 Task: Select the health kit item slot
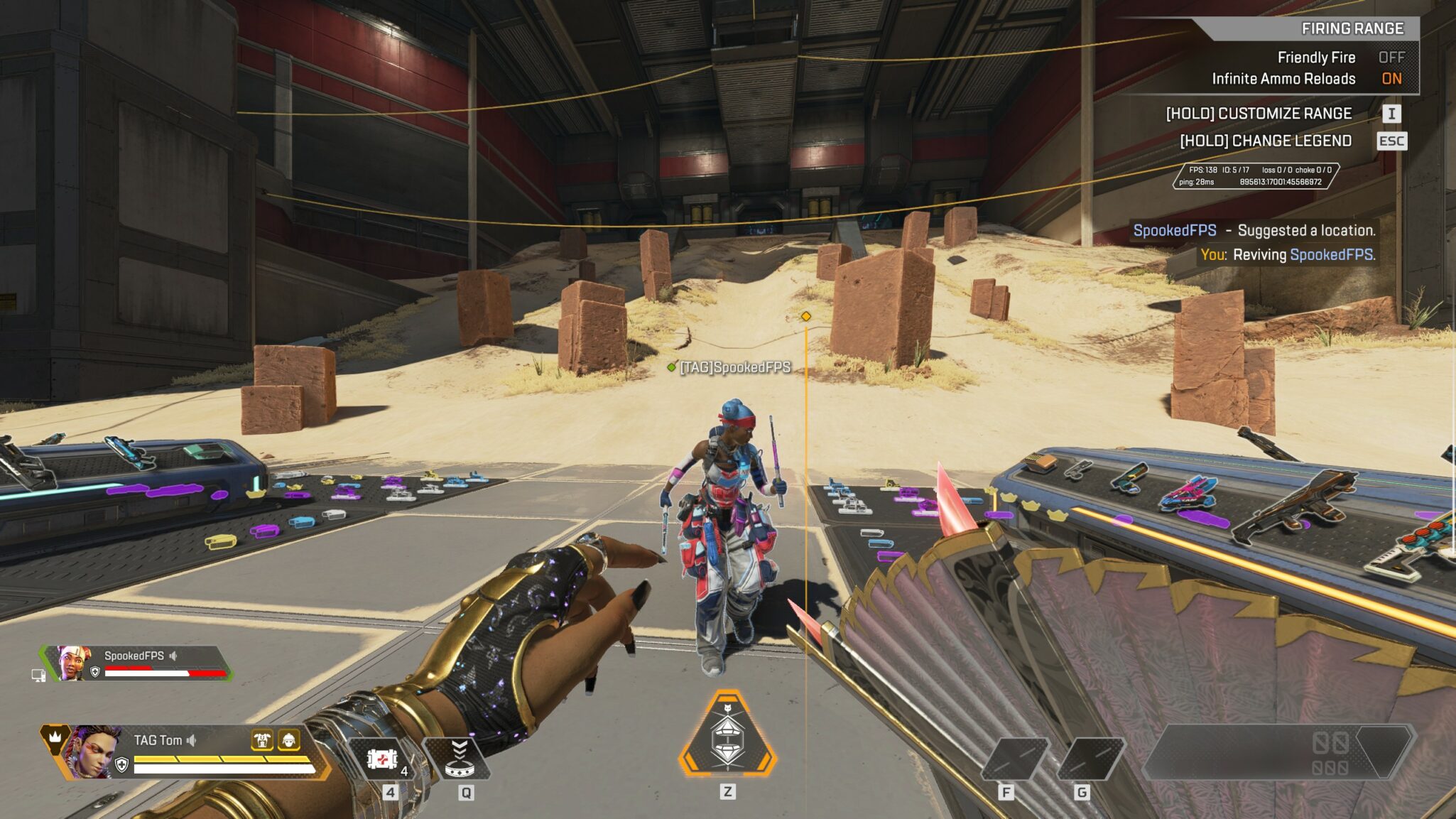[x=383, y=759]
